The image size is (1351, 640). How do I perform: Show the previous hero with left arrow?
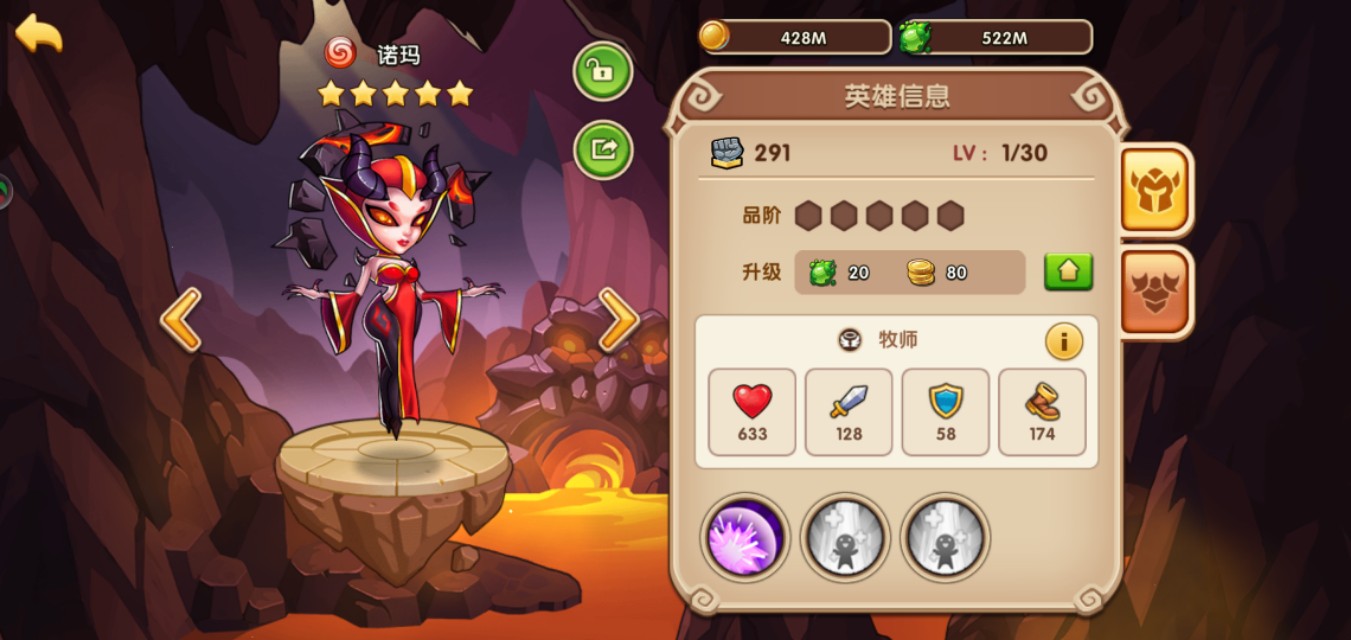coord(181,320)
